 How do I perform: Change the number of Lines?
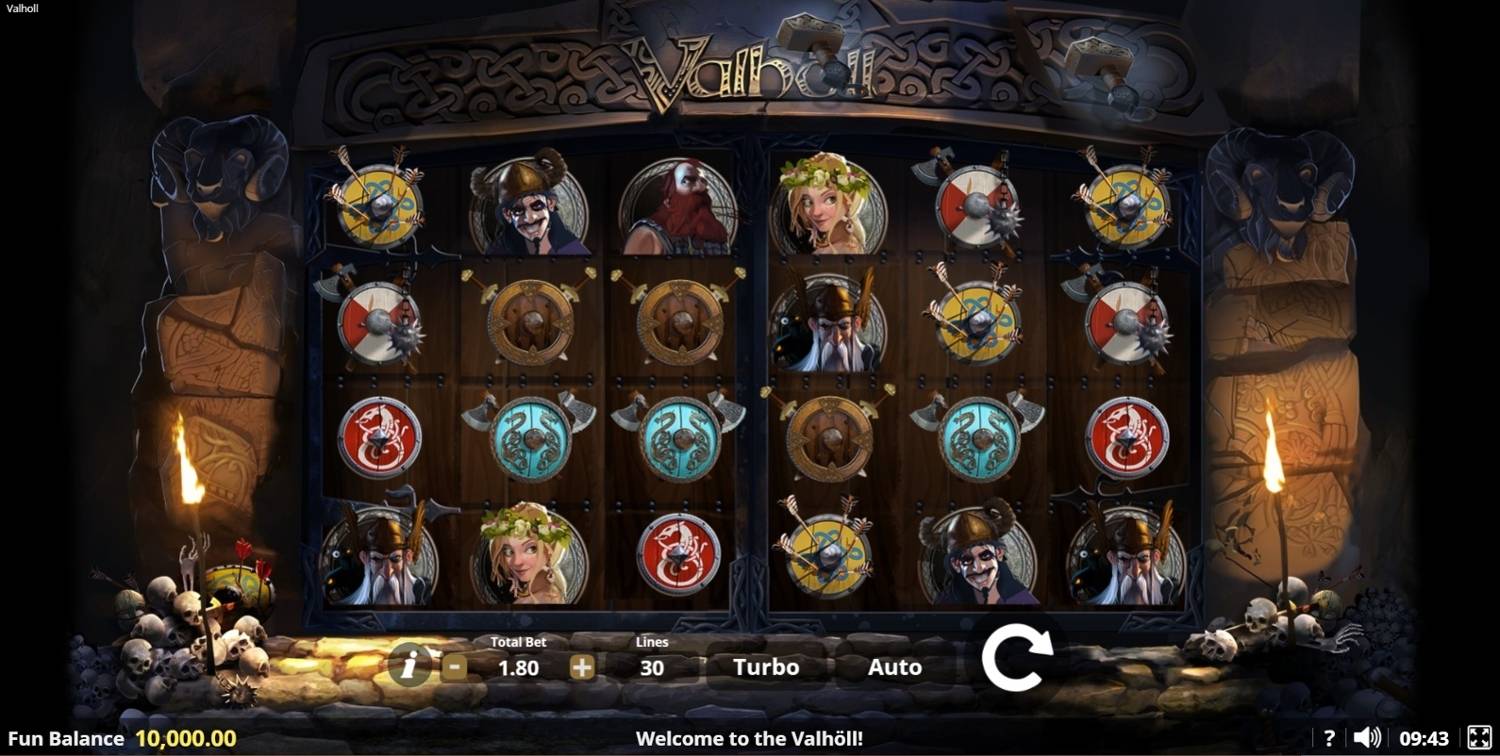(652, 667)
